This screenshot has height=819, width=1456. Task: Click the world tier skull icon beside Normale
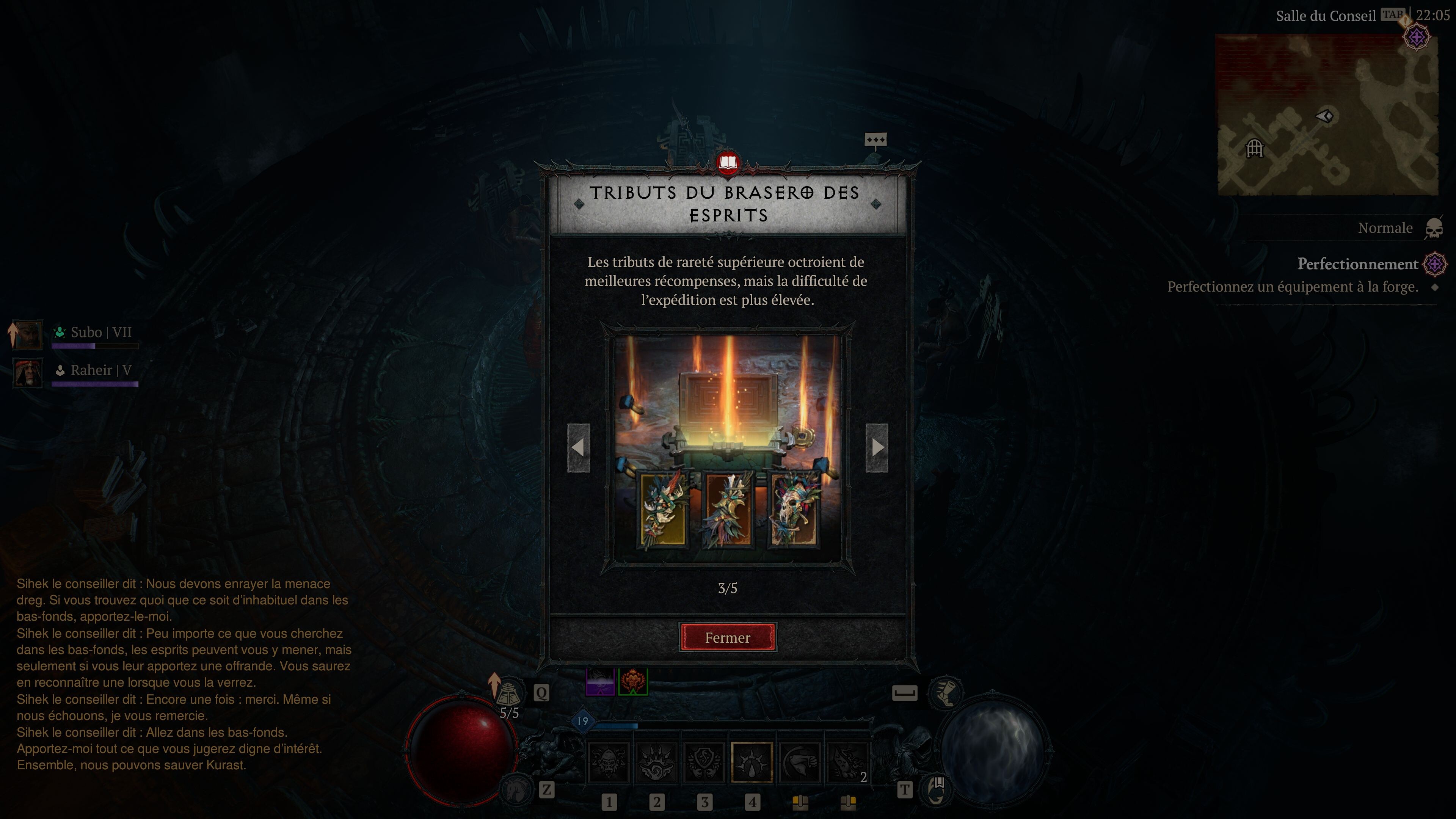1433,227
